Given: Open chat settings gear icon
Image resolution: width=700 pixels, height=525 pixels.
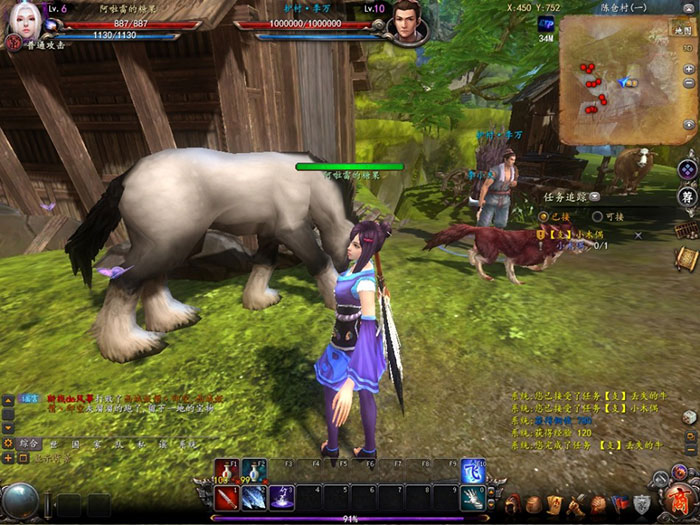Looking at the screenshot, I should pos(9,443).
